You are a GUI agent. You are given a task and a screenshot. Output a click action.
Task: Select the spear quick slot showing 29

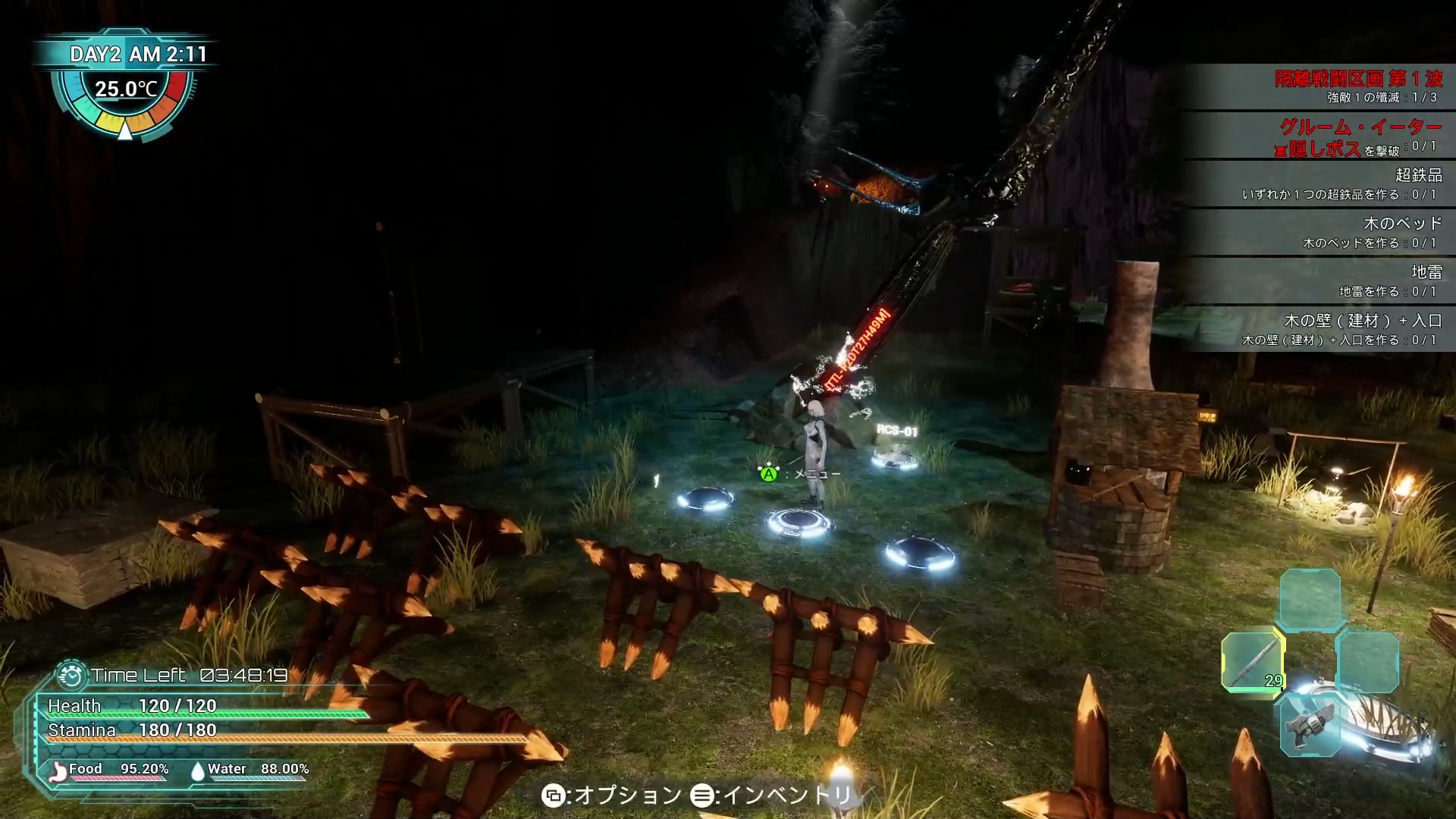1253,662
